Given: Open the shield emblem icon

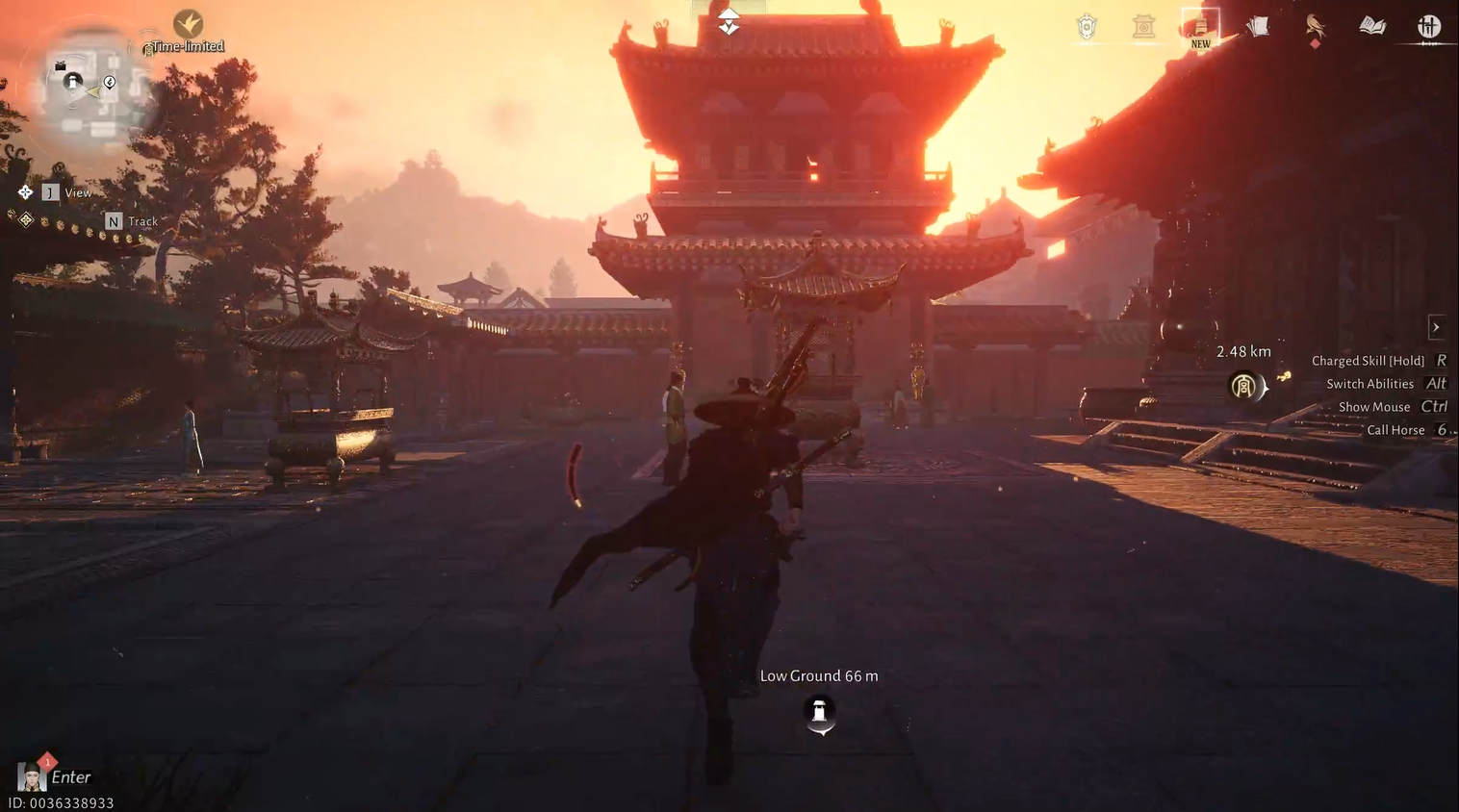Looking at the screenshot, I should click(1086, 26).
